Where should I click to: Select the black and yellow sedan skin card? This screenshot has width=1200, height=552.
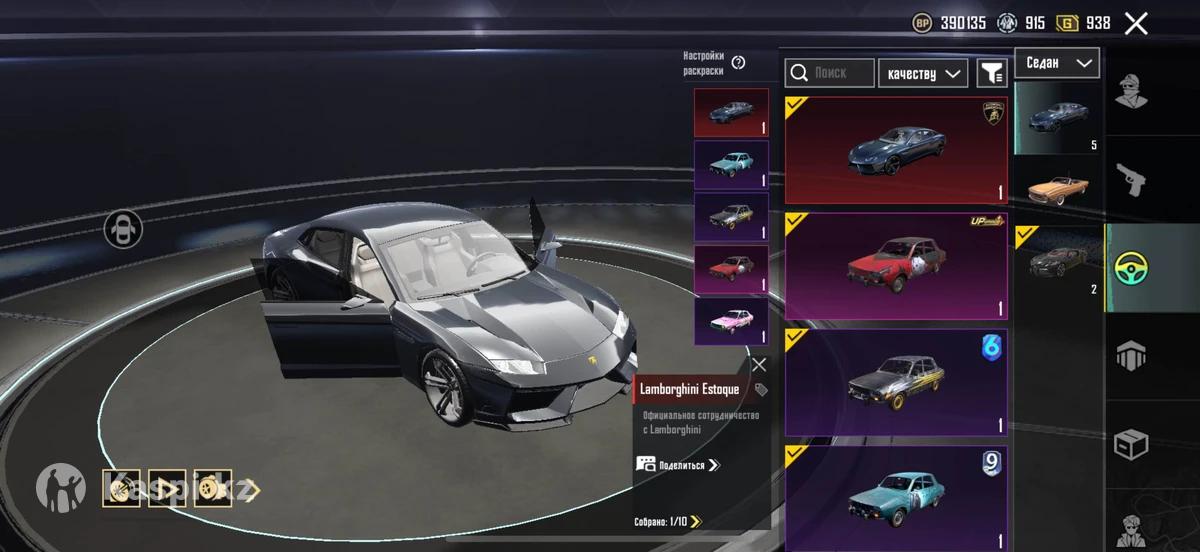point(896,382)
